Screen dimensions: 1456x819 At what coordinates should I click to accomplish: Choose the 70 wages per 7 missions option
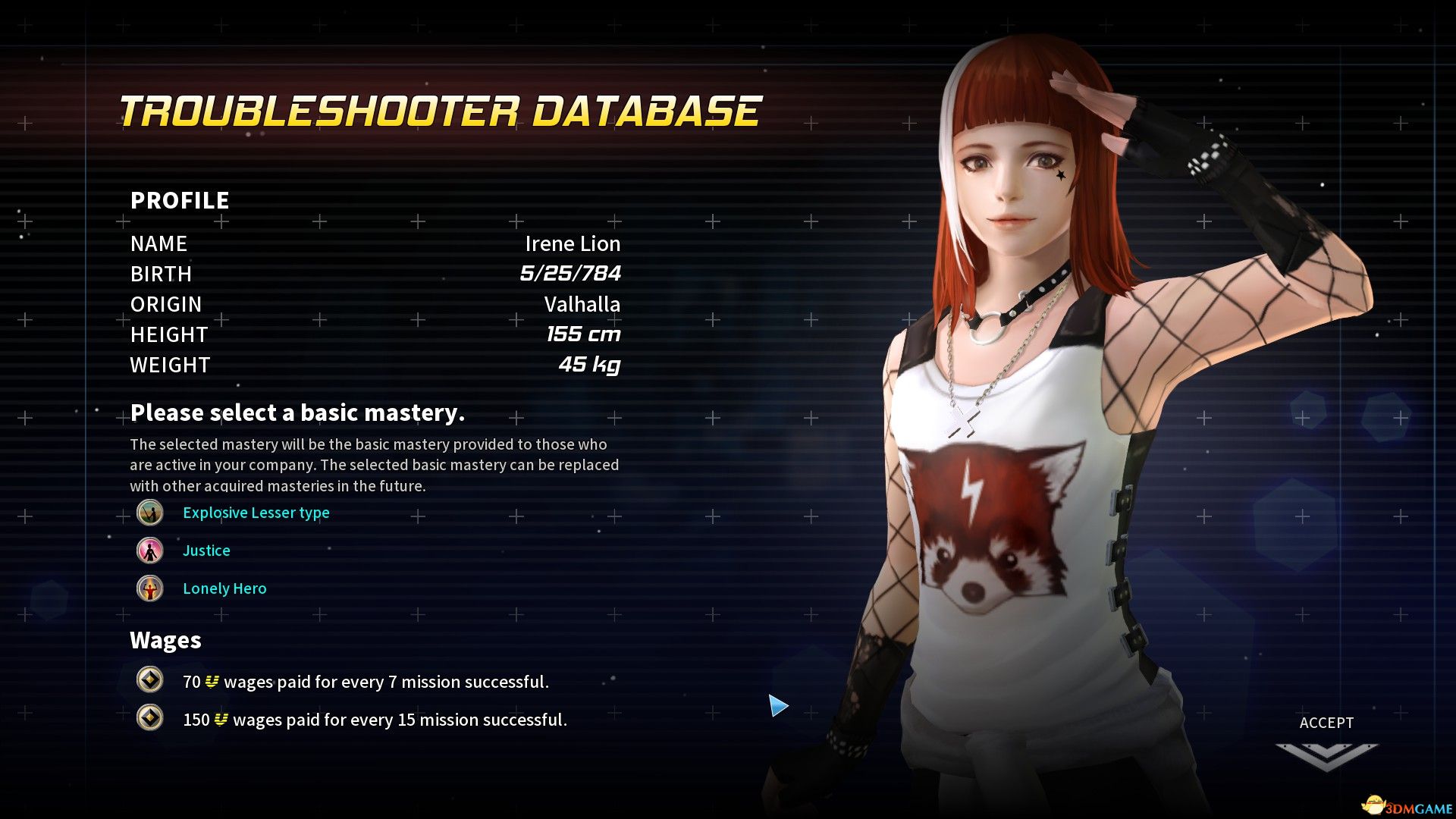364,681
